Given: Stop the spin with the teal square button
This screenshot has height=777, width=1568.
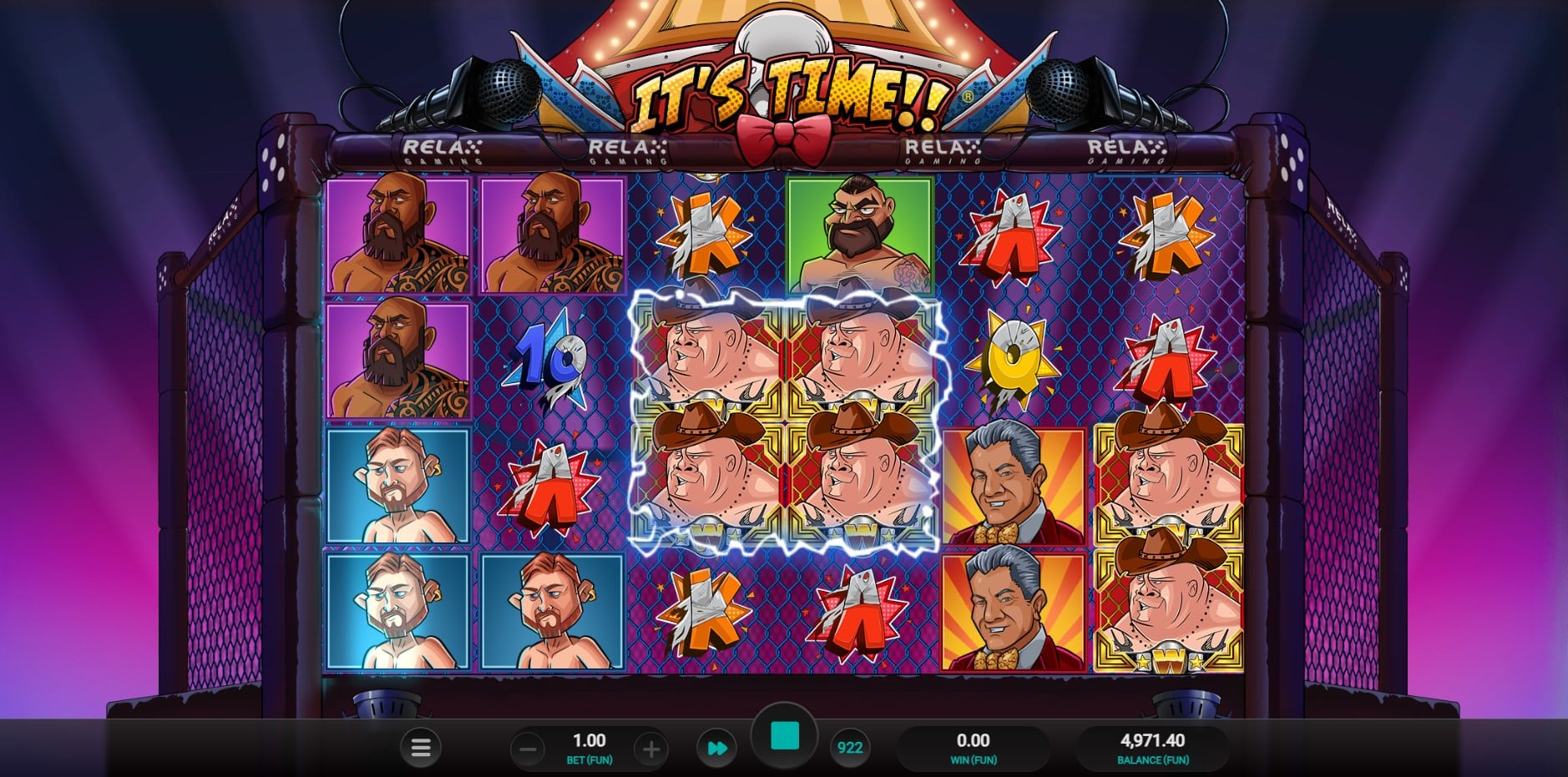Looking at the screenshot, I should pos(785,737).
